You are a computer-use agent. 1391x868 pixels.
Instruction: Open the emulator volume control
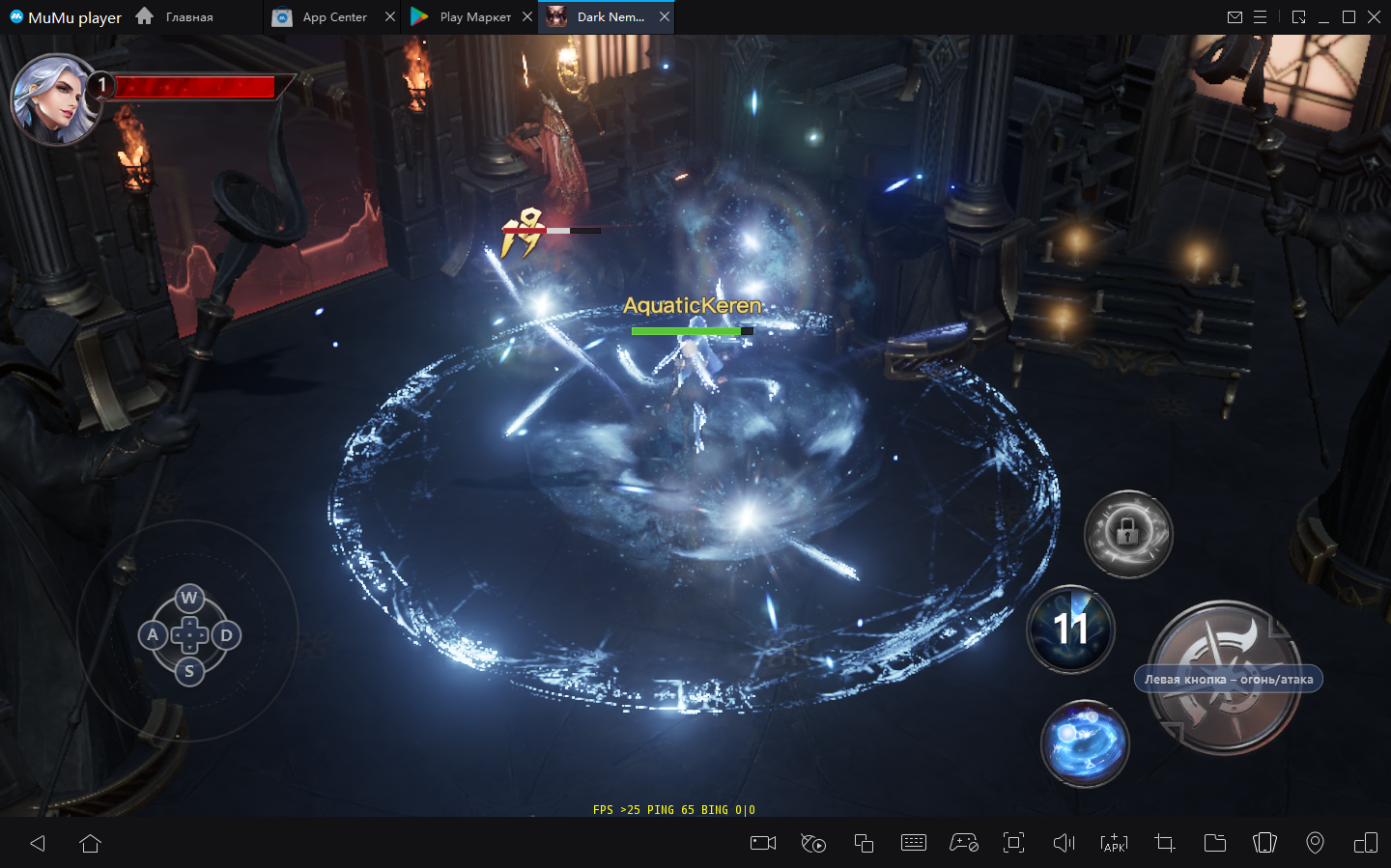1064,843
